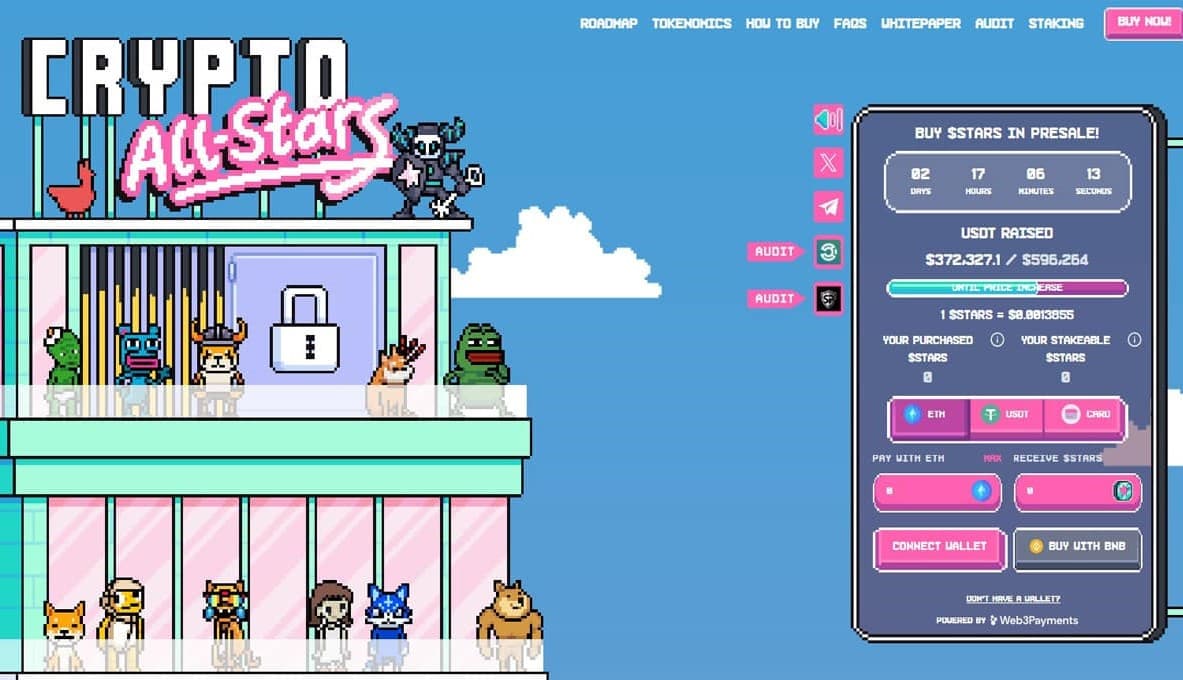This screenshot has height=680, width=1183.
Task: Select the ETH payment tab
Action: pyautogui.click(x=929, y=414)
